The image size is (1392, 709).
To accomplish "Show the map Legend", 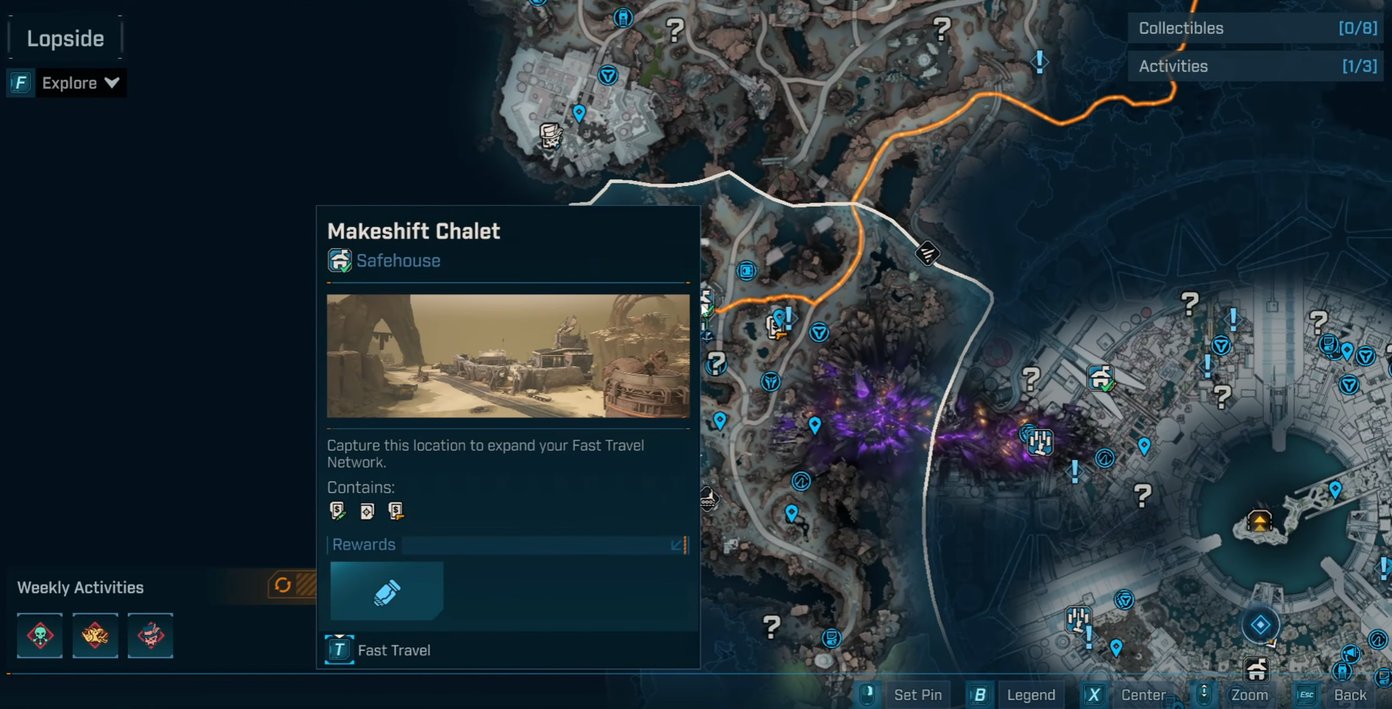I will pyautogui.click(x=1016, y=695).
